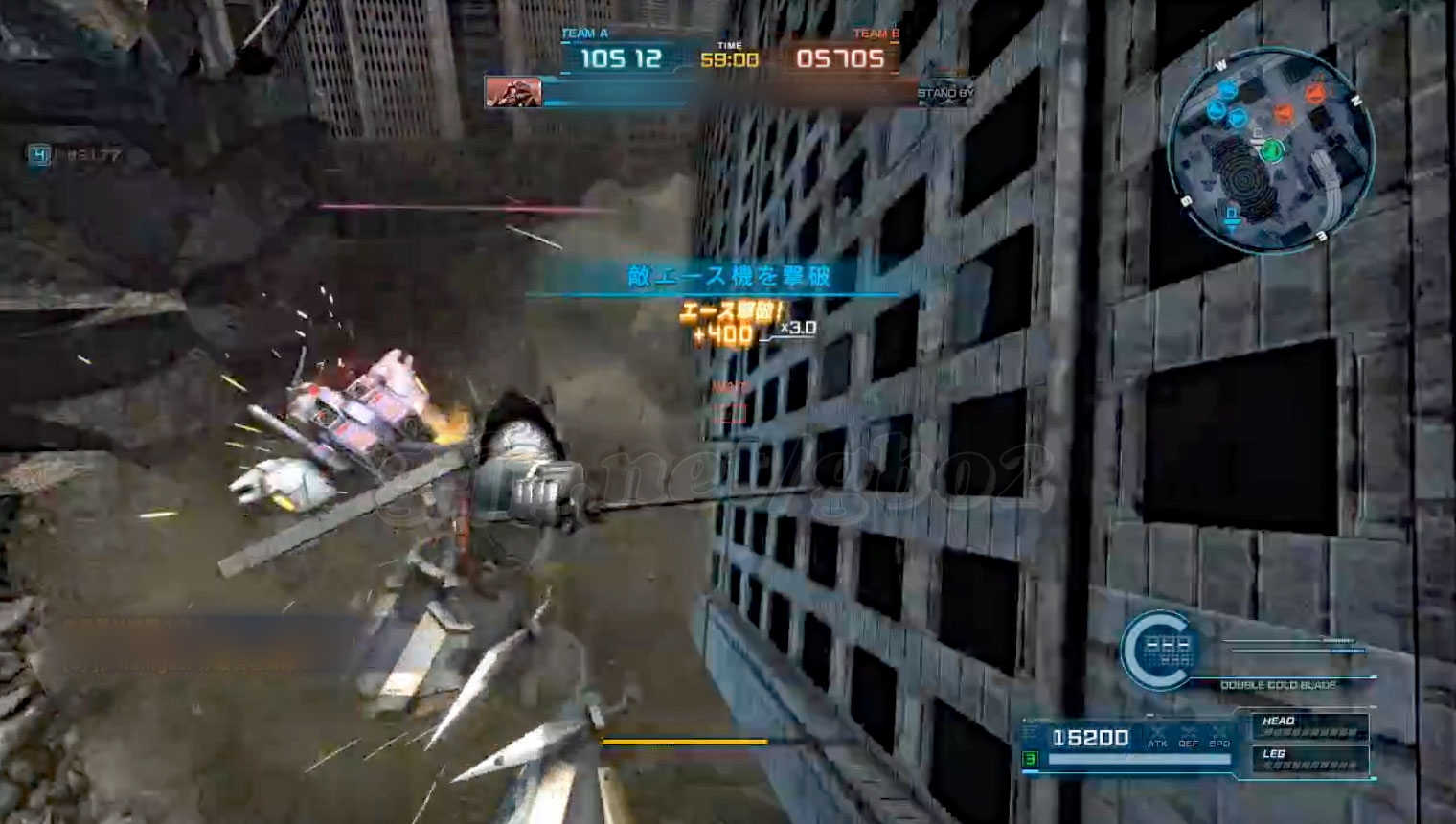This screenshot has width=1456, height=824.
Task: Click the green player marker on minimap
Action: point(1271,150)
